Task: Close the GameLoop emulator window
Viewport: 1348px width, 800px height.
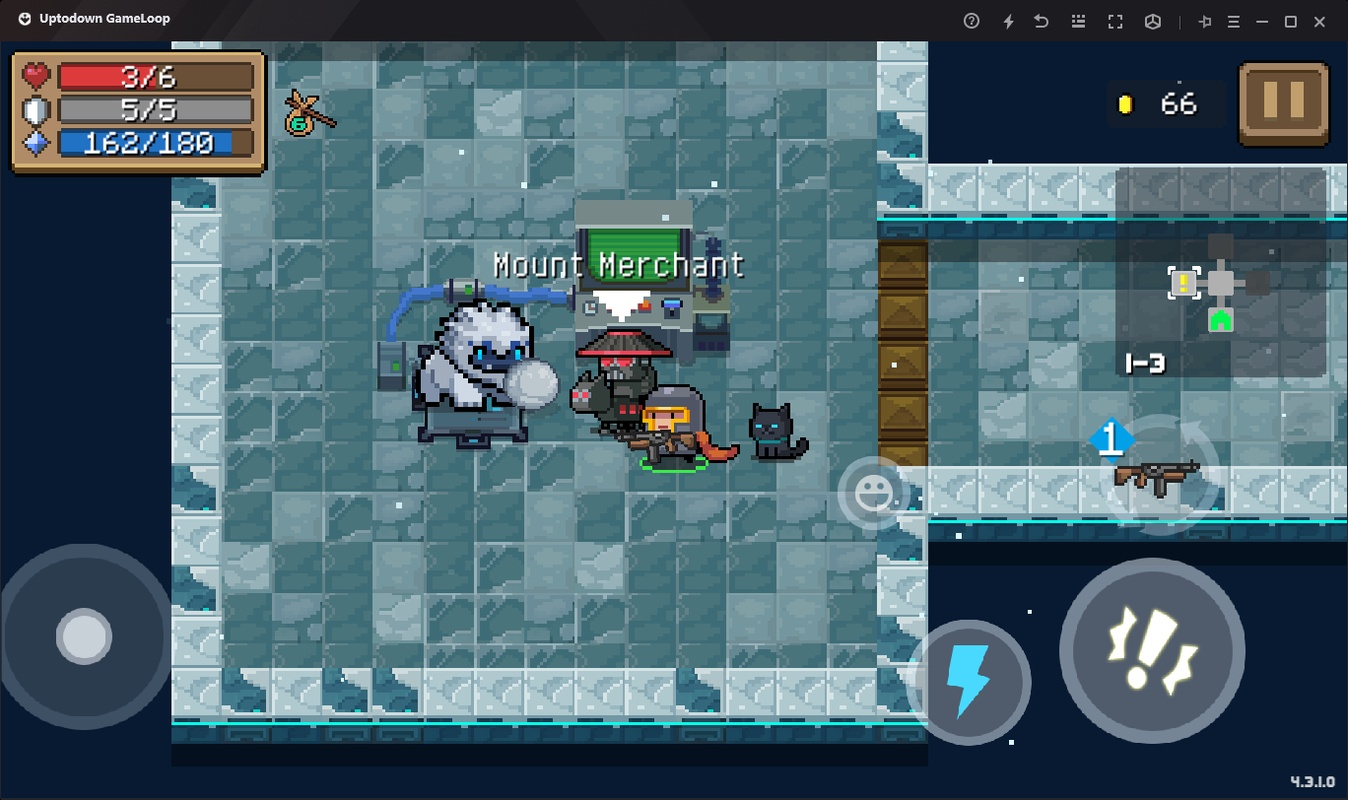Action: pos(1320,21)
